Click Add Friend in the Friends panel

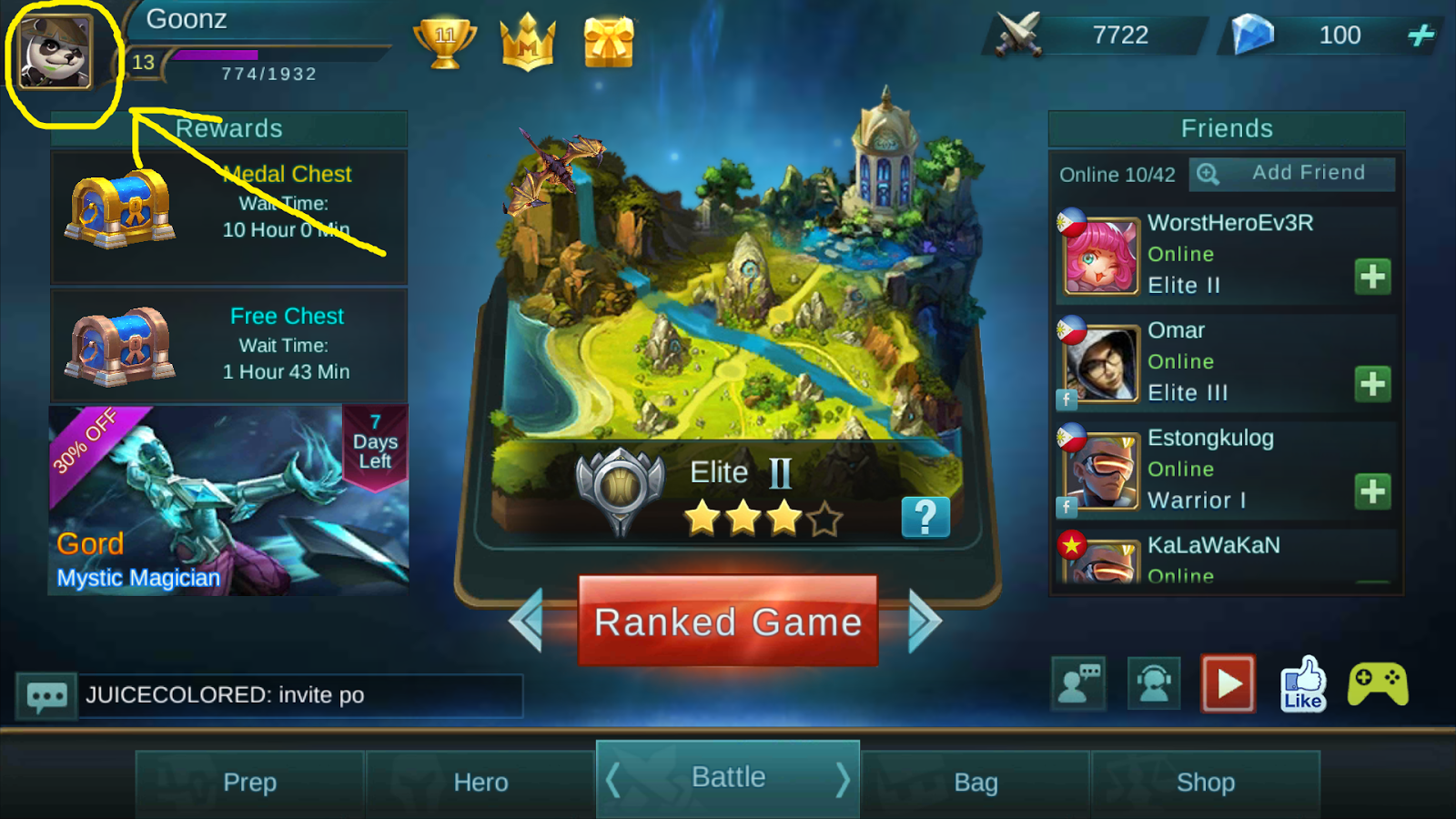(1292, 173)
